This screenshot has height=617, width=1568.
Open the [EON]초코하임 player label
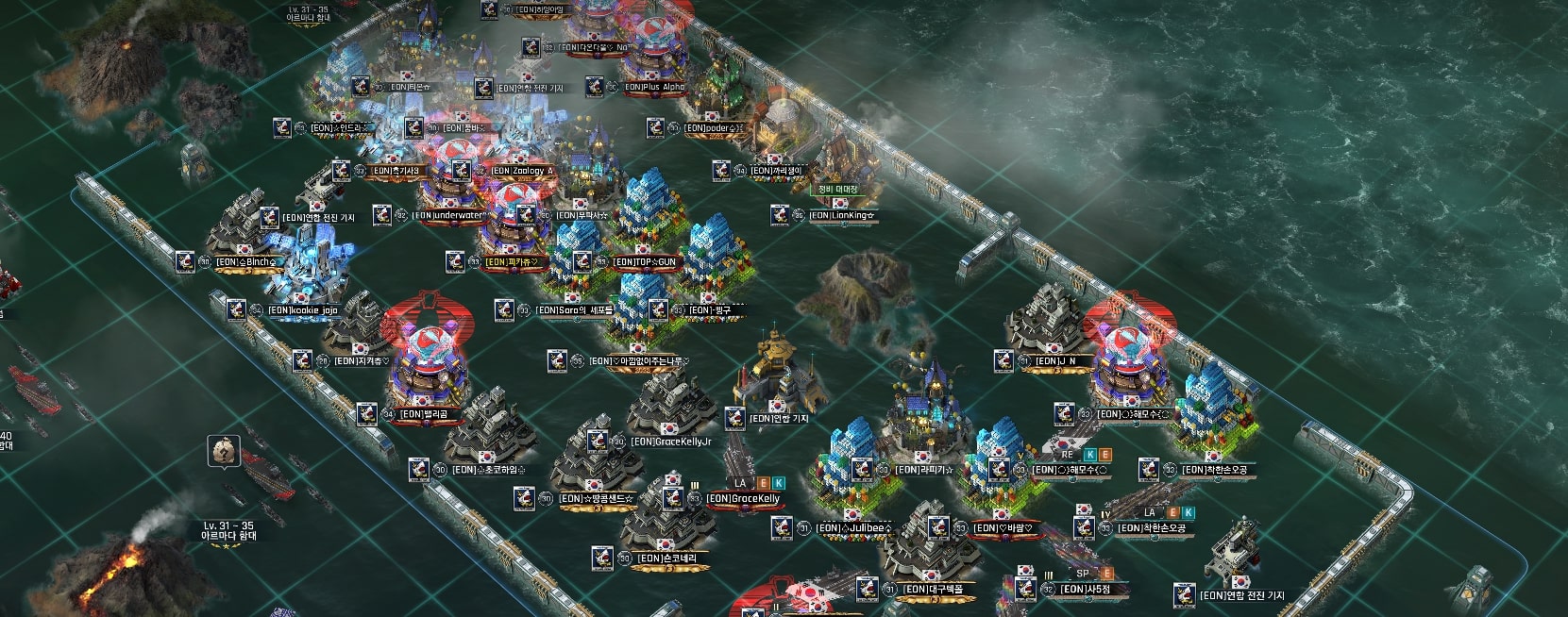point(488,470)
